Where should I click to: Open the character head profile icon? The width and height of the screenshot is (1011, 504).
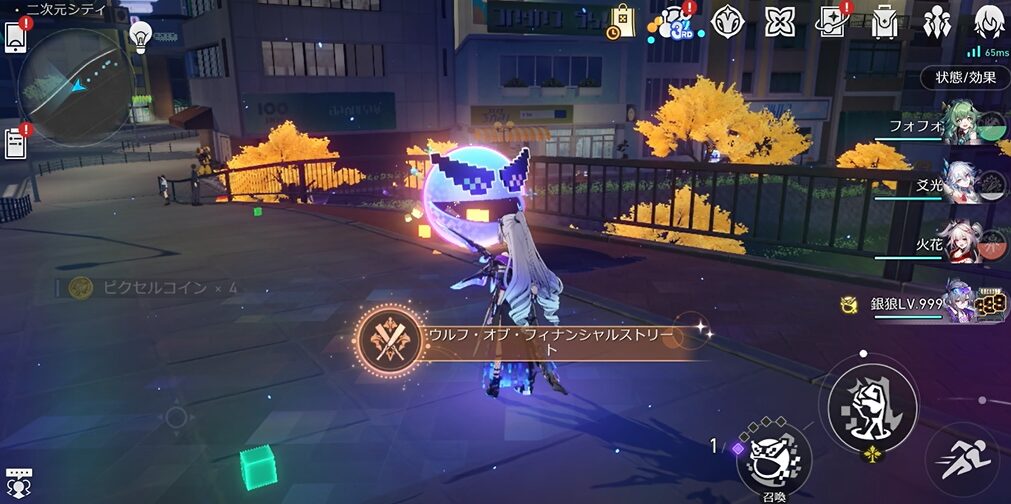pyautogui.click(x=989, y=21)
